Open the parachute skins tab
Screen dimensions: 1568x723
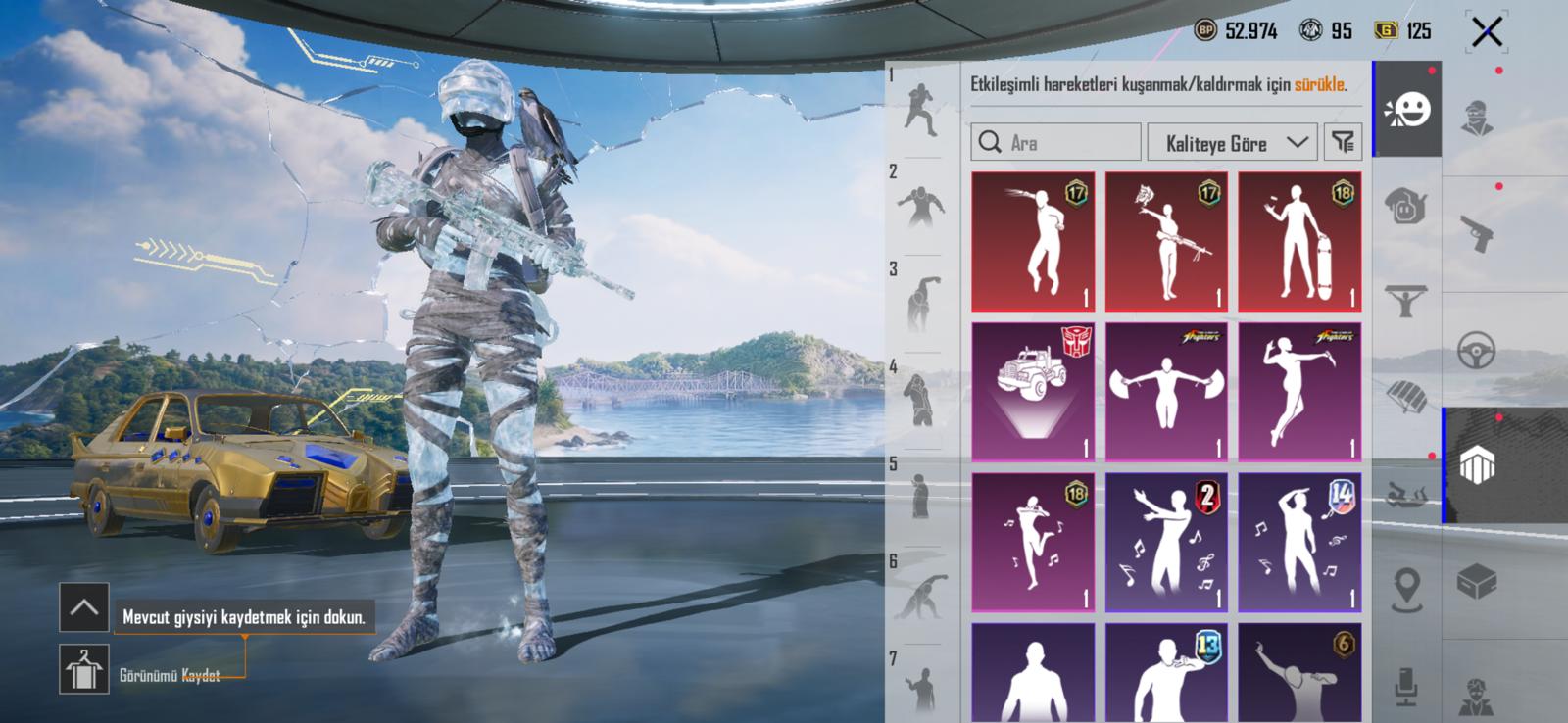[1406, 395]
